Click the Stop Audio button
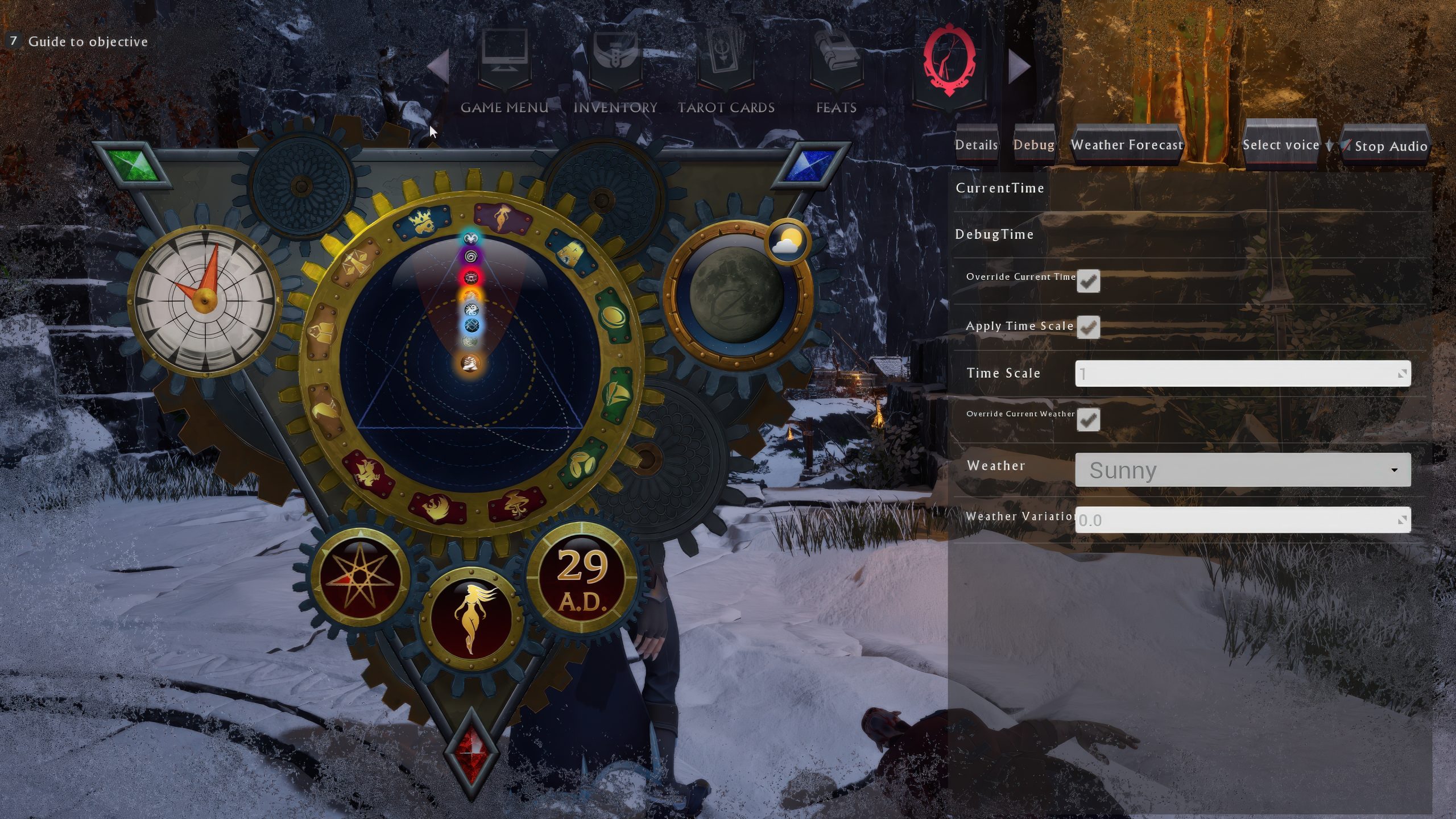This screenshot has width=1456, height=819. click(x=1388, y=146)
